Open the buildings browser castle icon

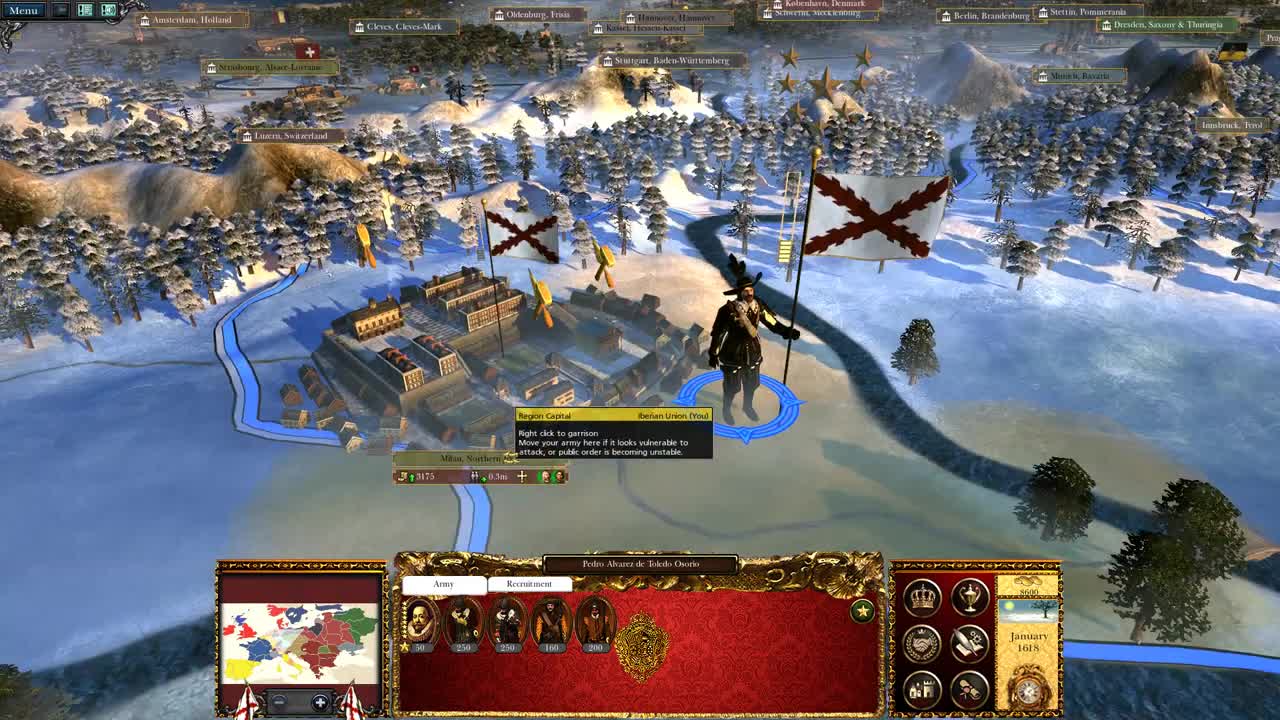923,690
